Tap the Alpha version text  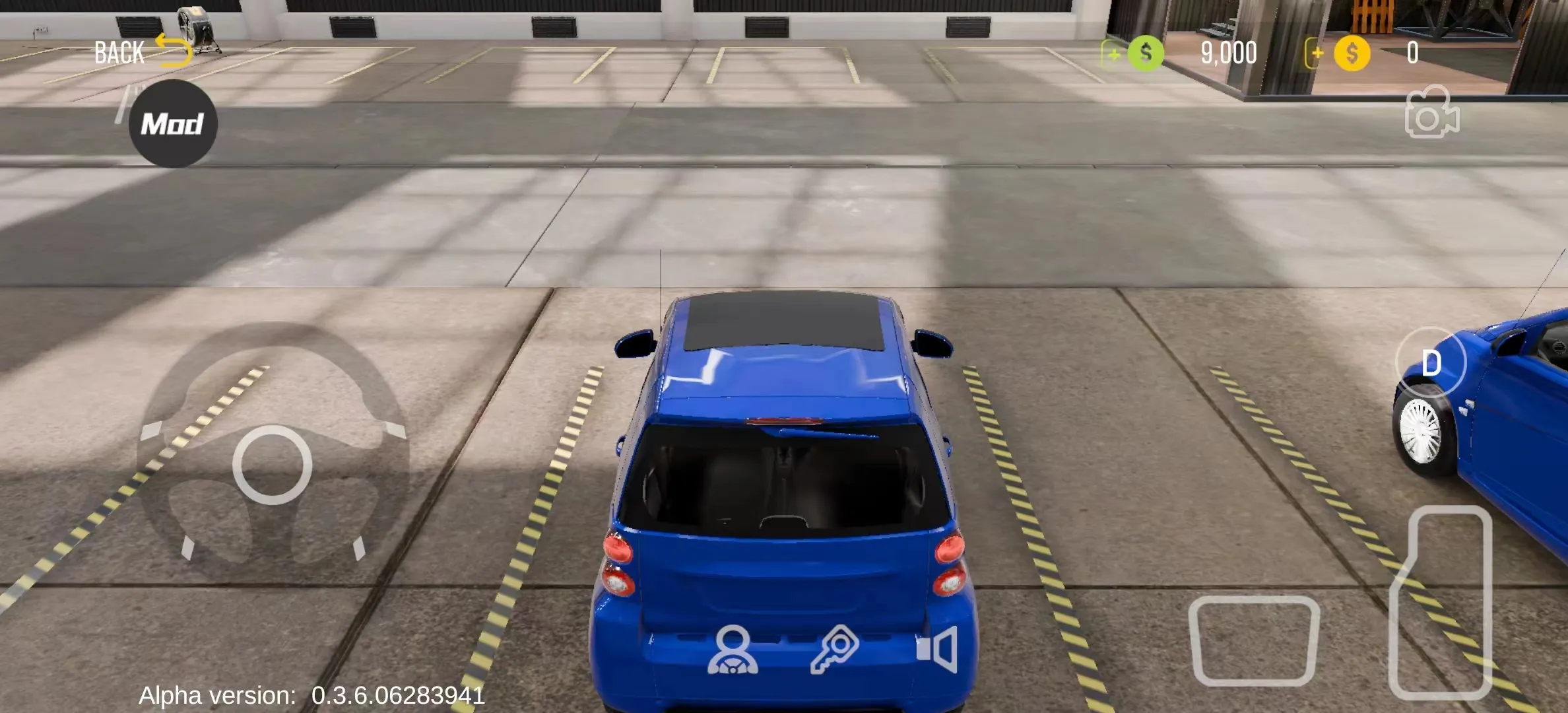point(310,694)
